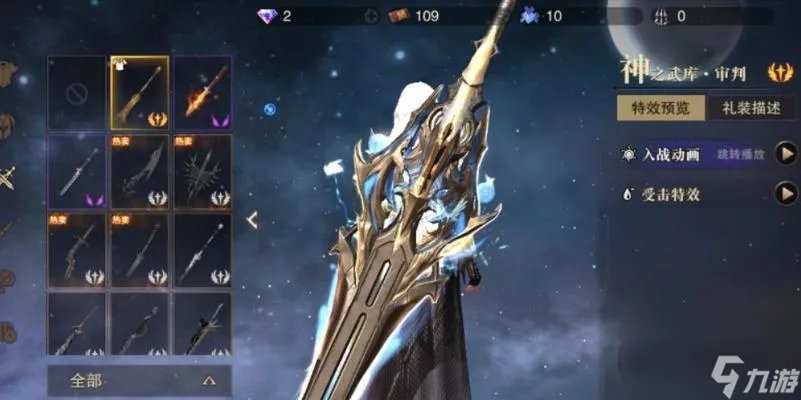Switch to the 特效预览 tab
This screenshot has height=400, width=801.
[660, 109]
